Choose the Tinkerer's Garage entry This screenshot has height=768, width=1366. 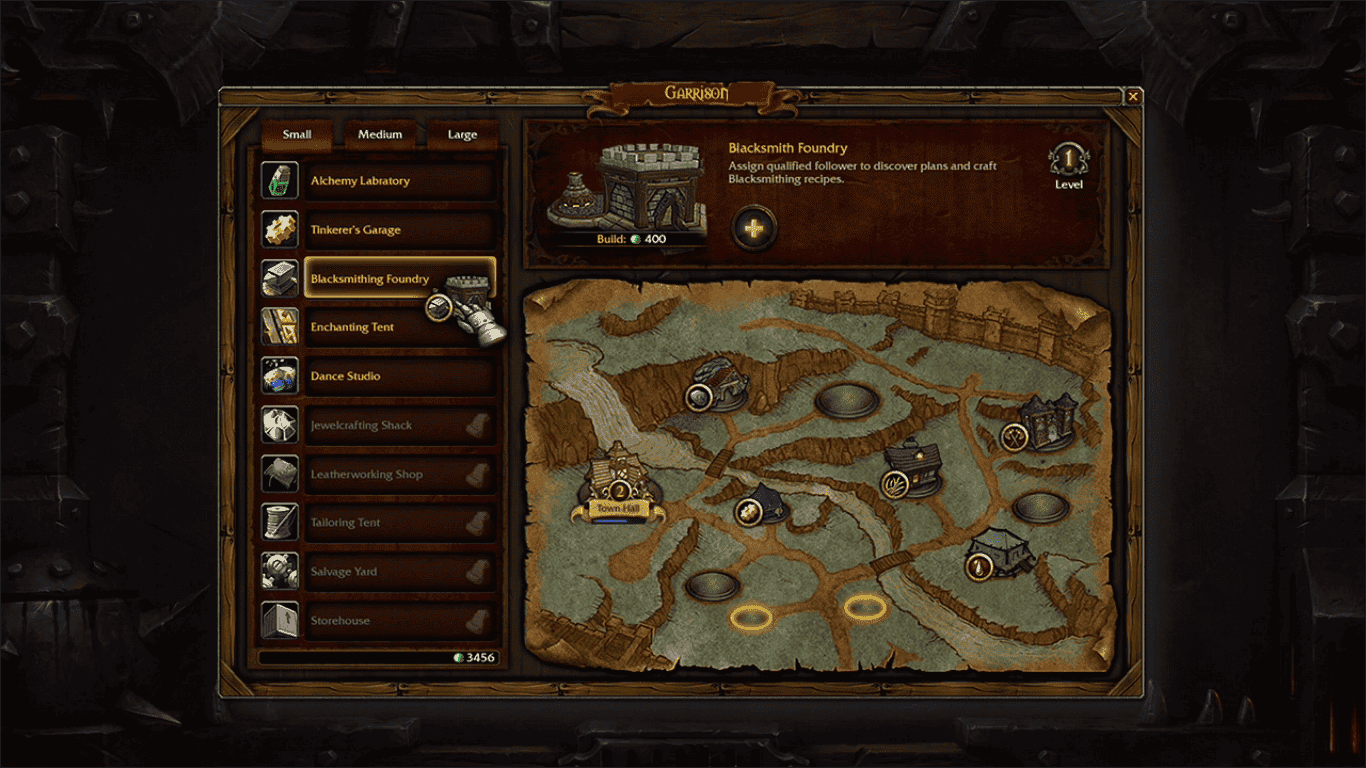click(x=400, y=230)
